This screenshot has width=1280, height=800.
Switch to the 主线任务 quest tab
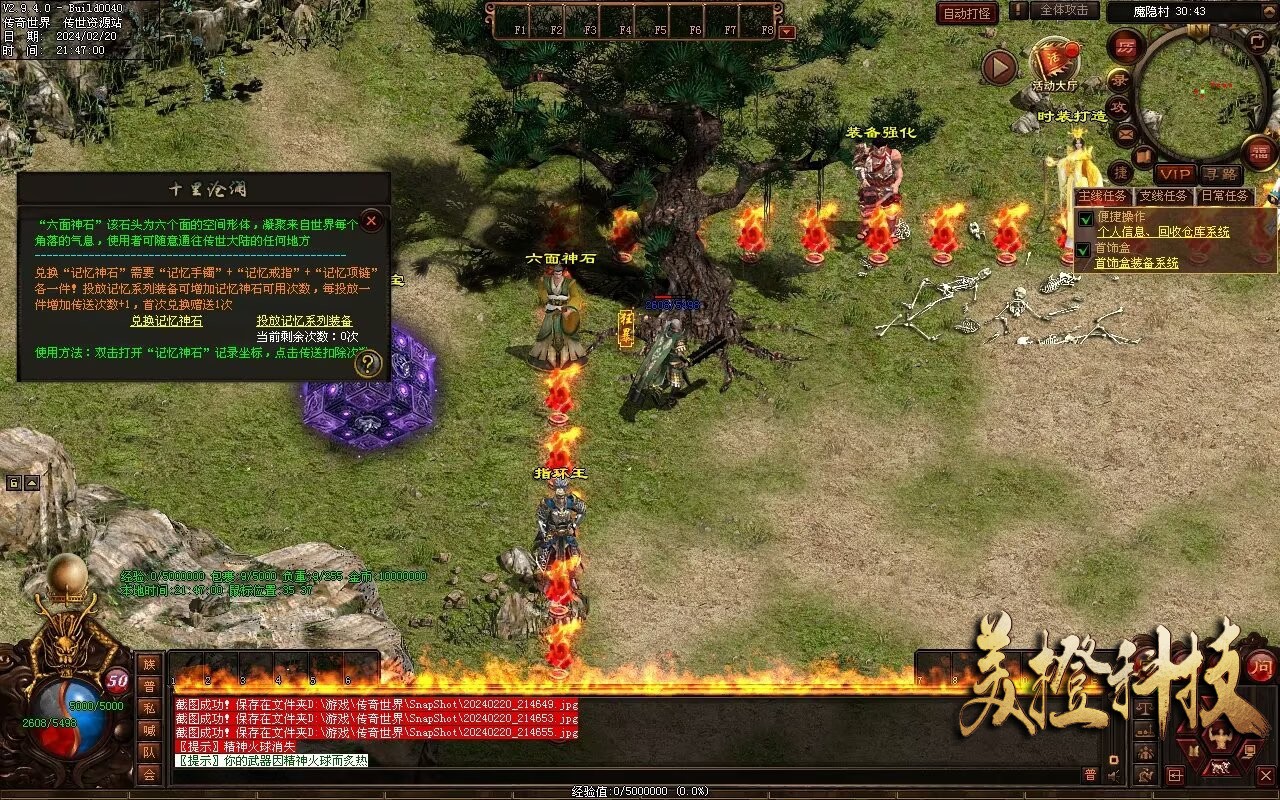point(1103,196)
